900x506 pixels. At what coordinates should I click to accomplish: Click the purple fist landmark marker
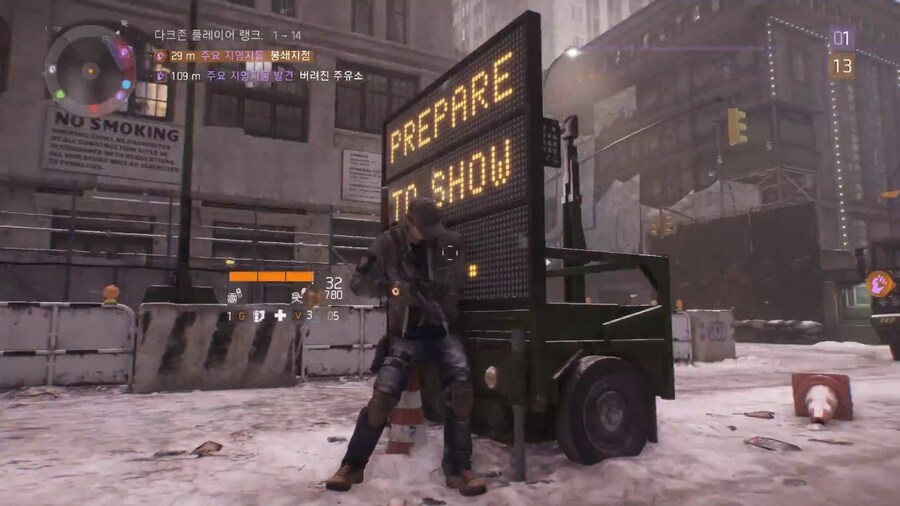[879, 283]
